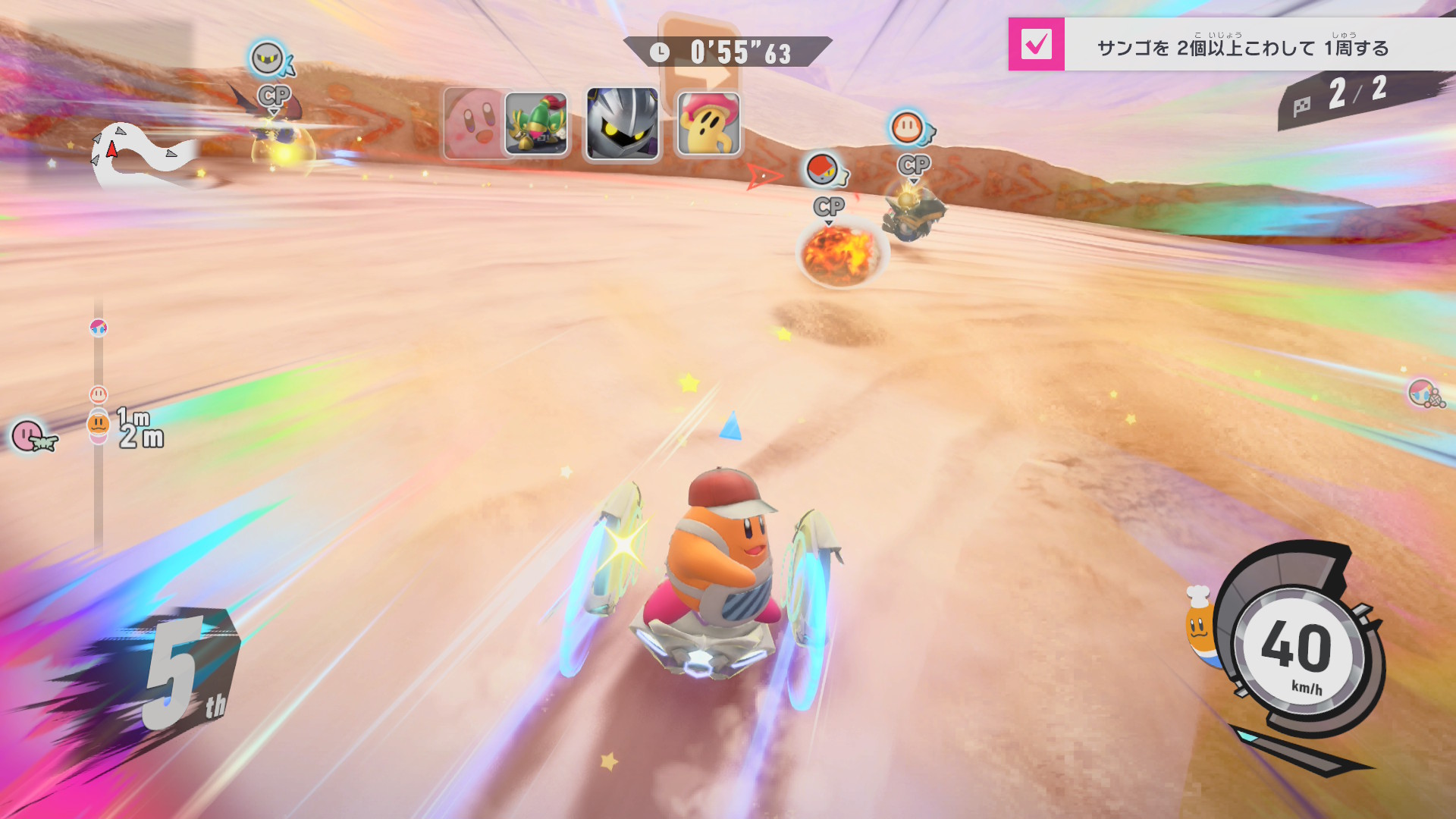Open the coral-breaking objective banner
The width and height of the screenshot is (1456, 819).
[1242, 47]
